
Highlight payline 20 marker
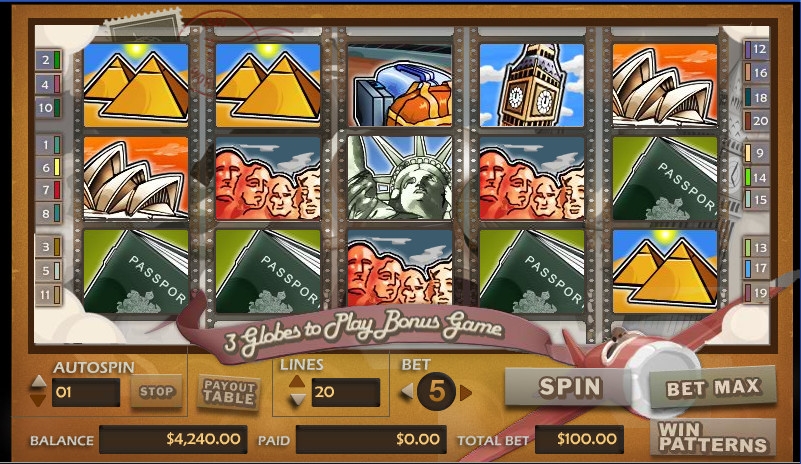point(759,121)
